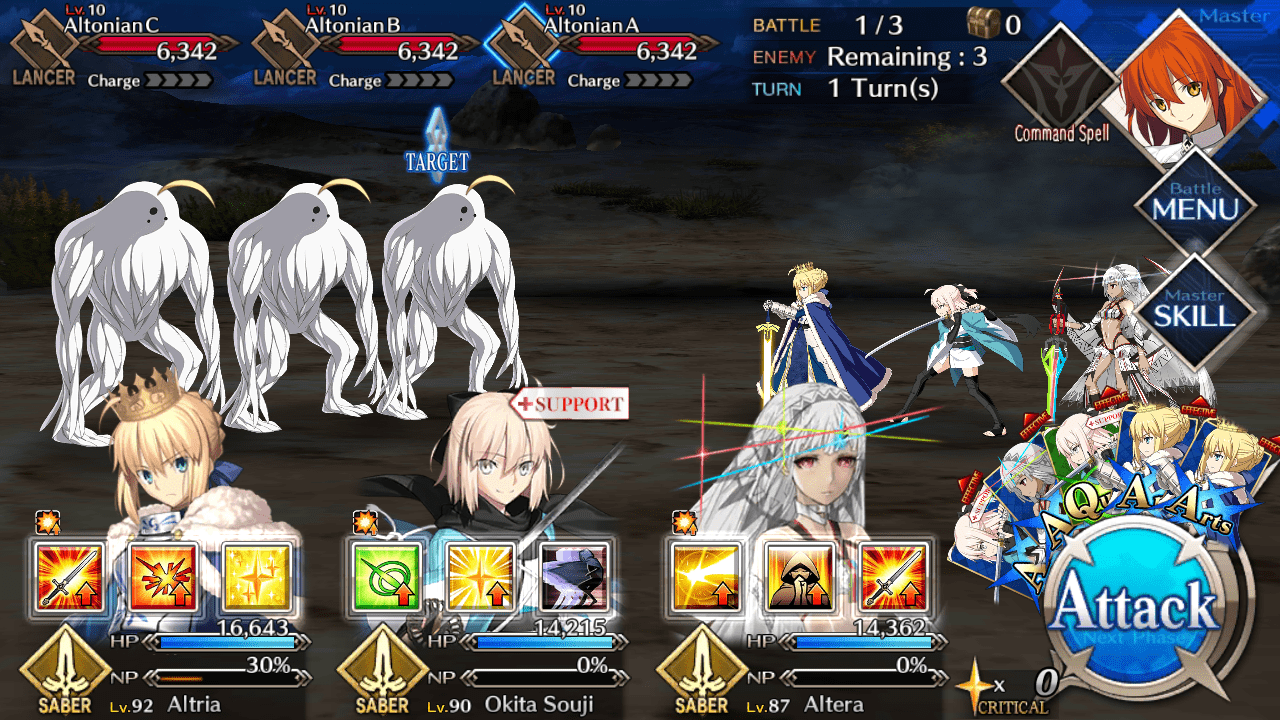This screenshot has width=1280, height=720.
Task: Activate Okita Souji's green skill icon
Action: 385,577
